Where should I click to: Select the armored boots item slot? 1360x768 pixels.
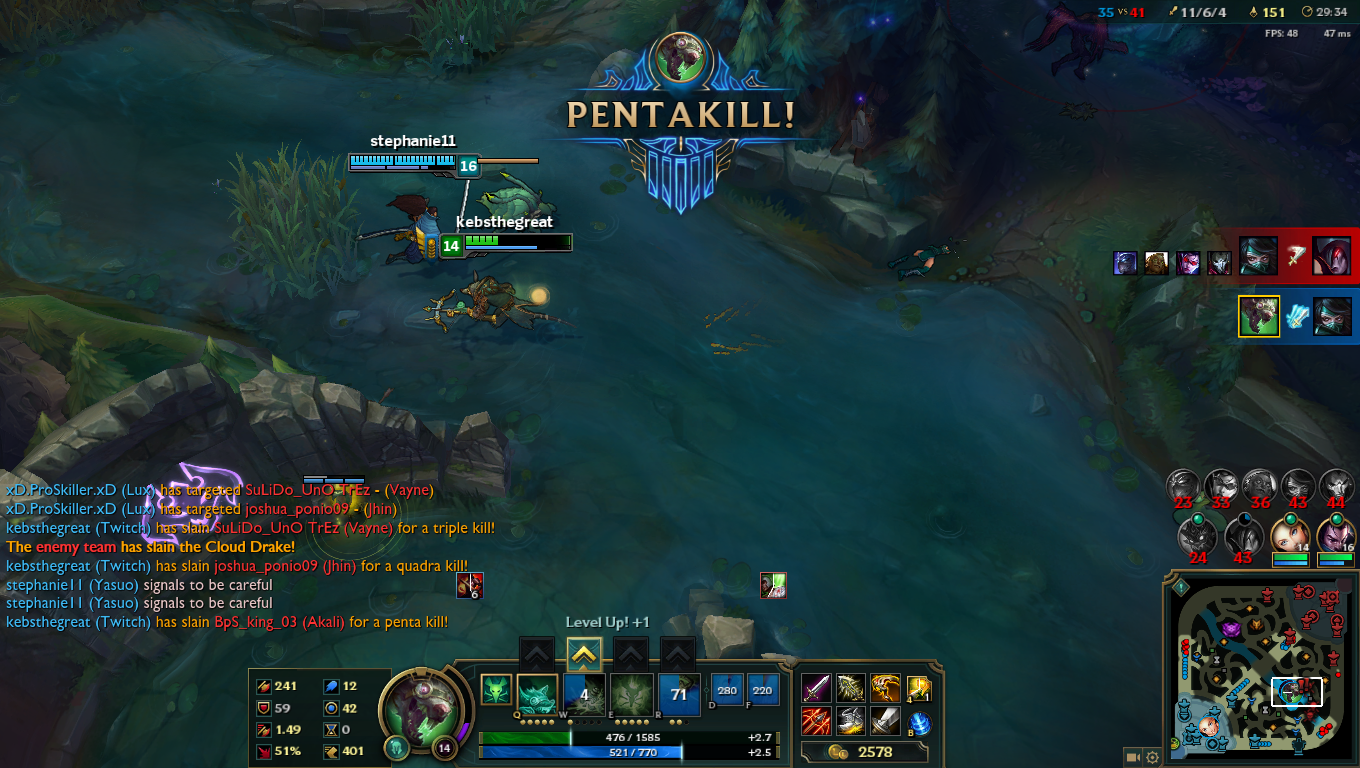850,720
